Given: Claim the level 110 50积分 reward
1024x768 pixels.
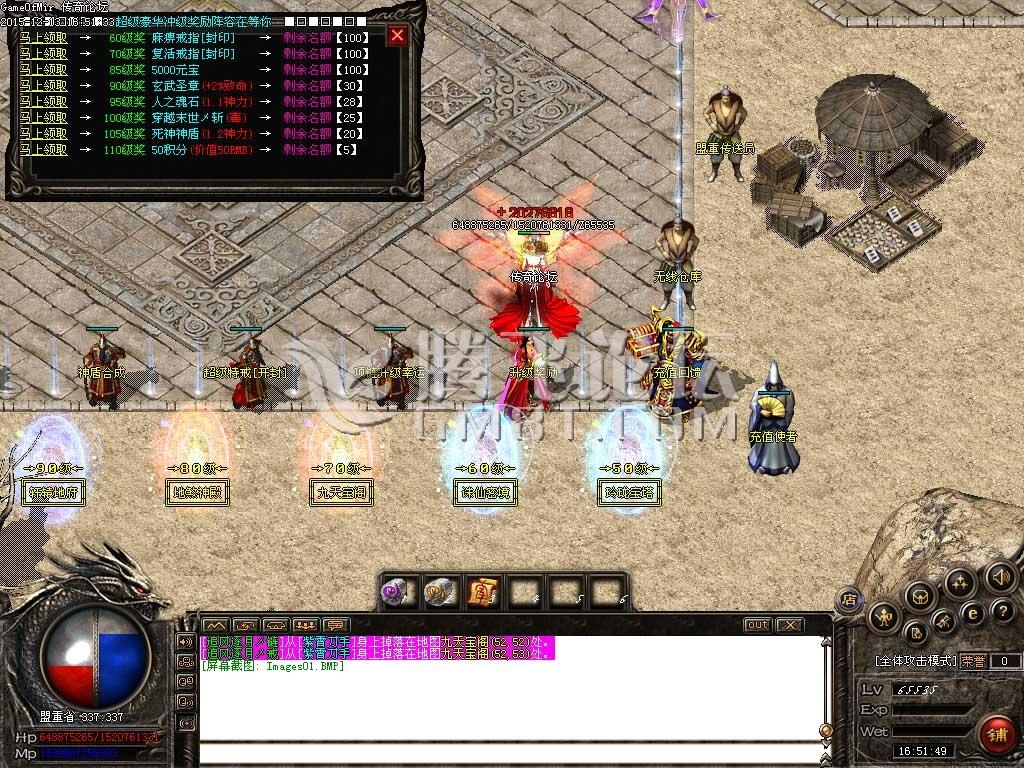Looking at the screenshot, I should pyautogui.click(x=44, y=150).
